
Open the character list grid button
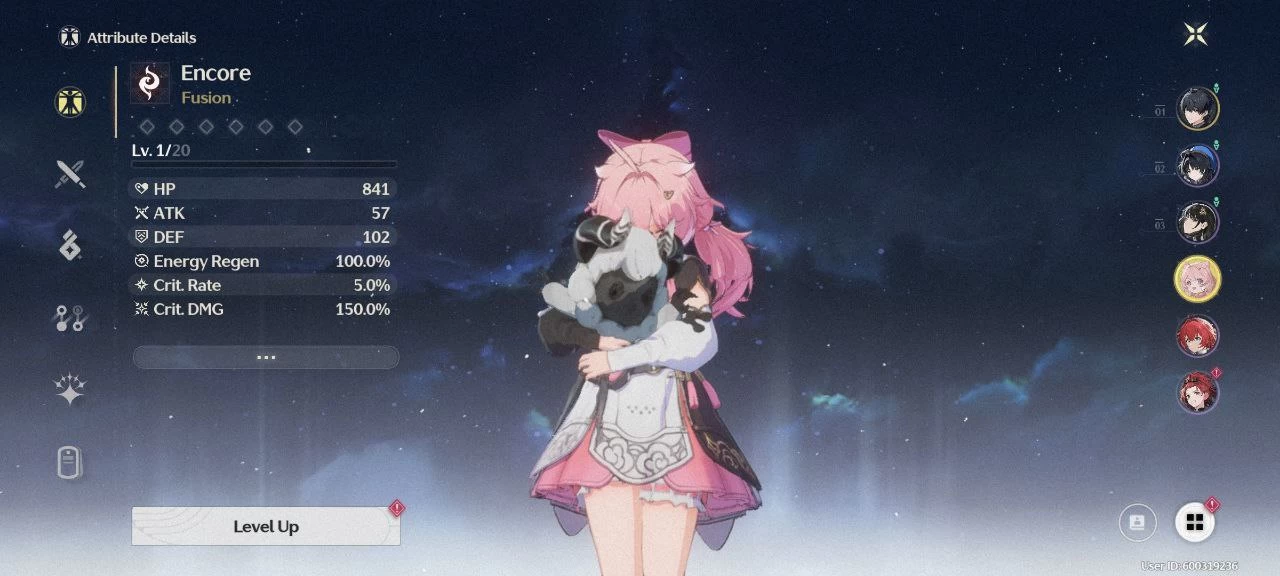(1194, 522)
